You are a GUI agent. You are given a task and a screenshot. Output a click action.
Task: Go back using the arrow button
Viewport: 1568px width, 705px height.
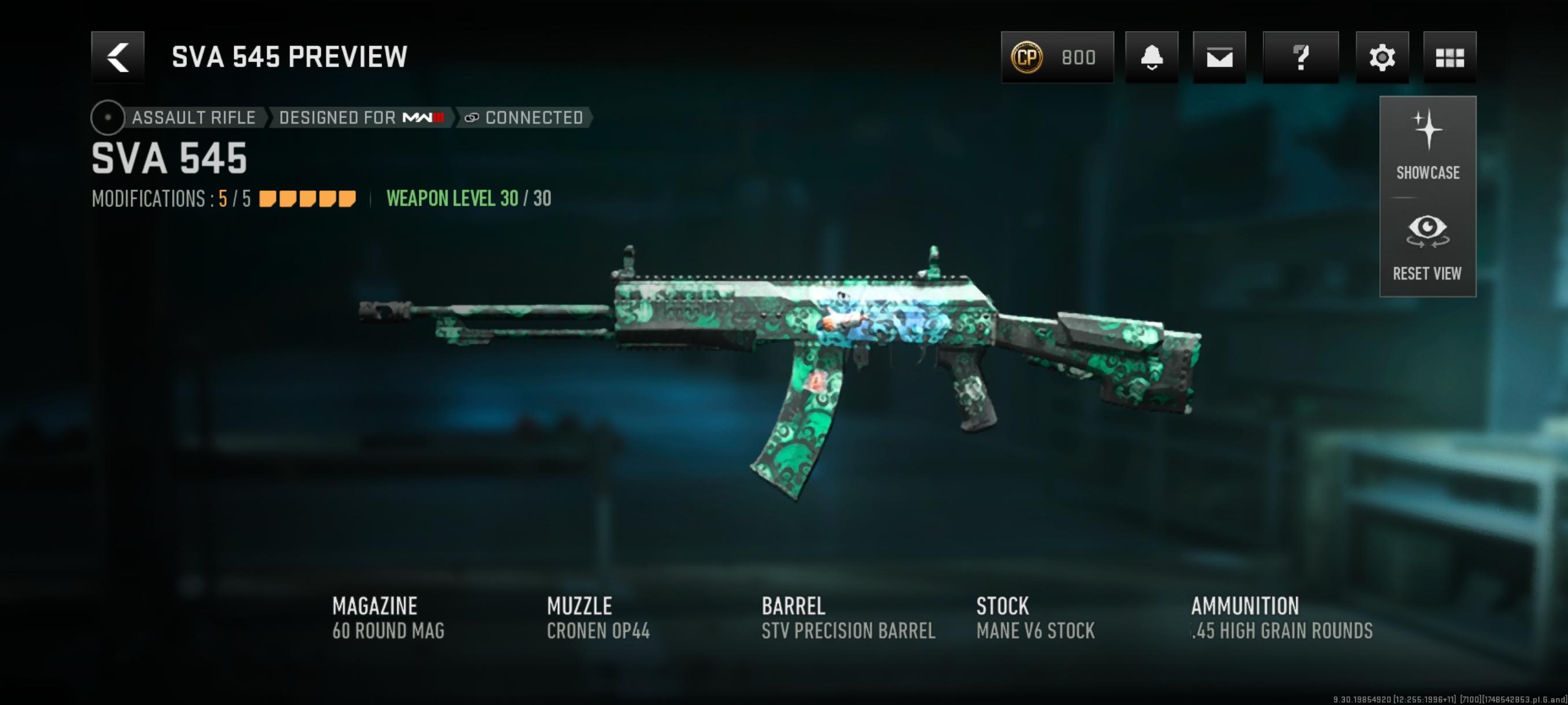click(117, 57)
